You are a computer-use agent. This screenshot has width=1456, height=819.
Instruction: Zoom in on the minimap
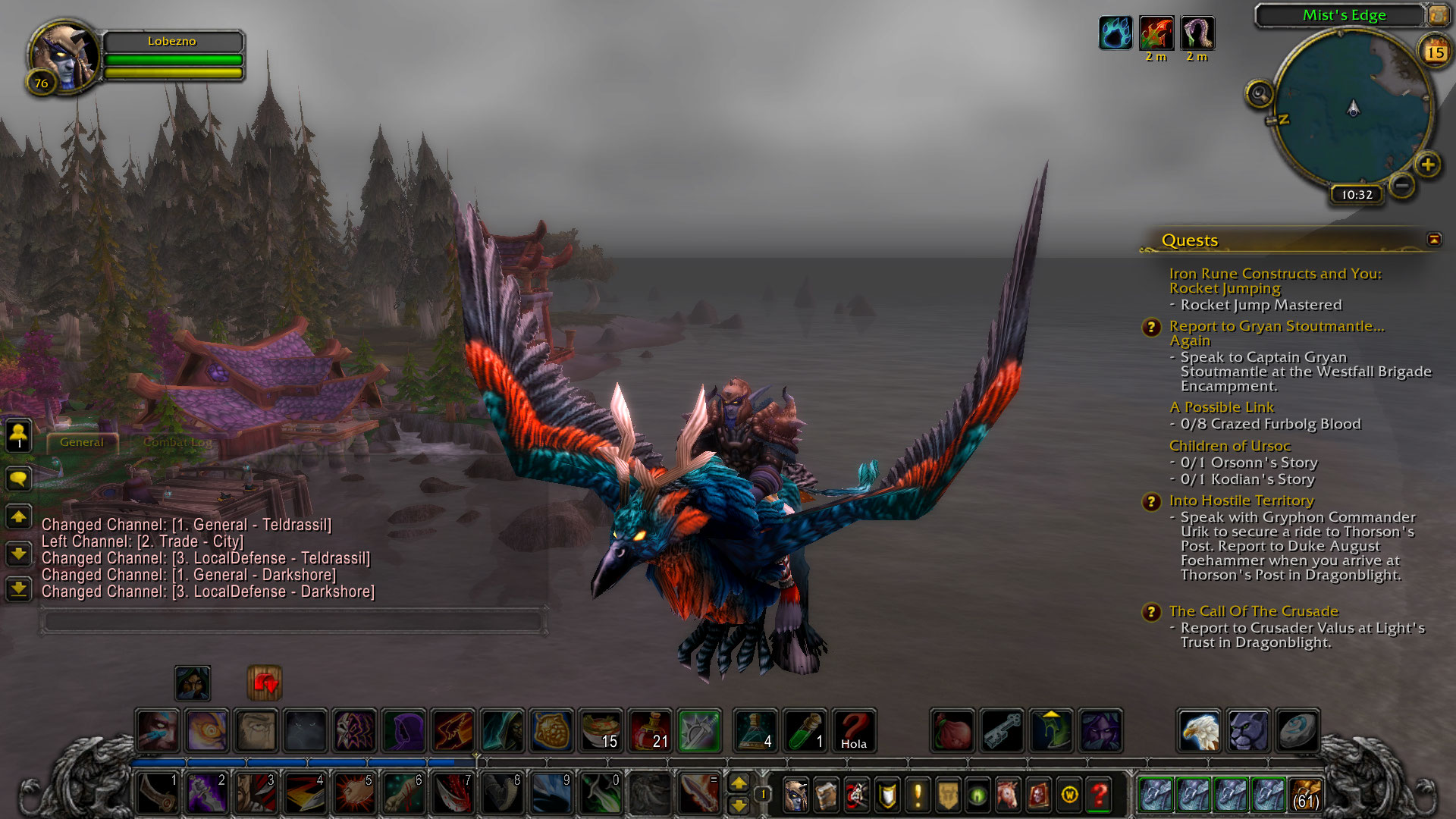1427,165
